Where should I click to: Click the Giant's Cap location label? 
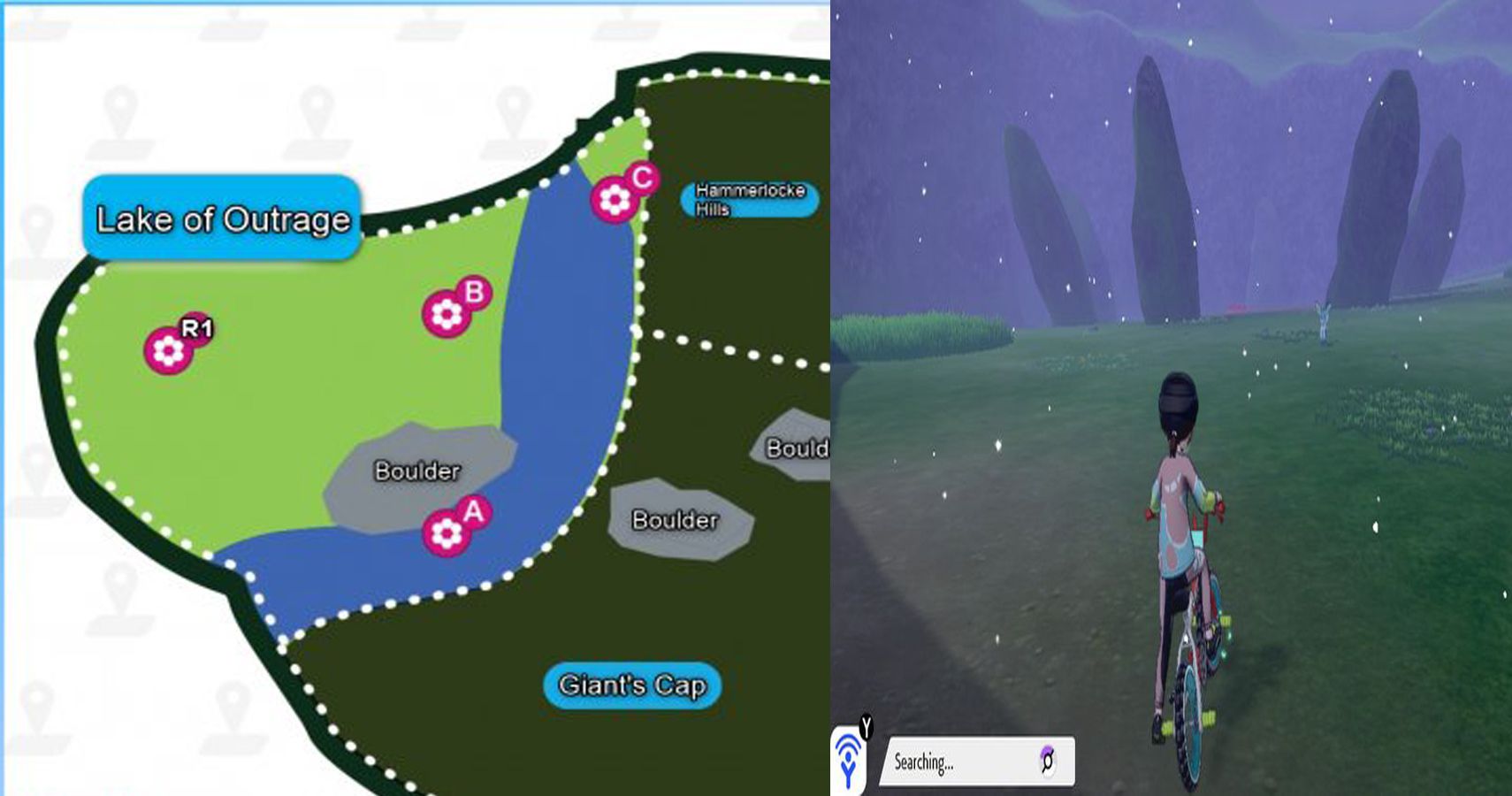(631, 683)
